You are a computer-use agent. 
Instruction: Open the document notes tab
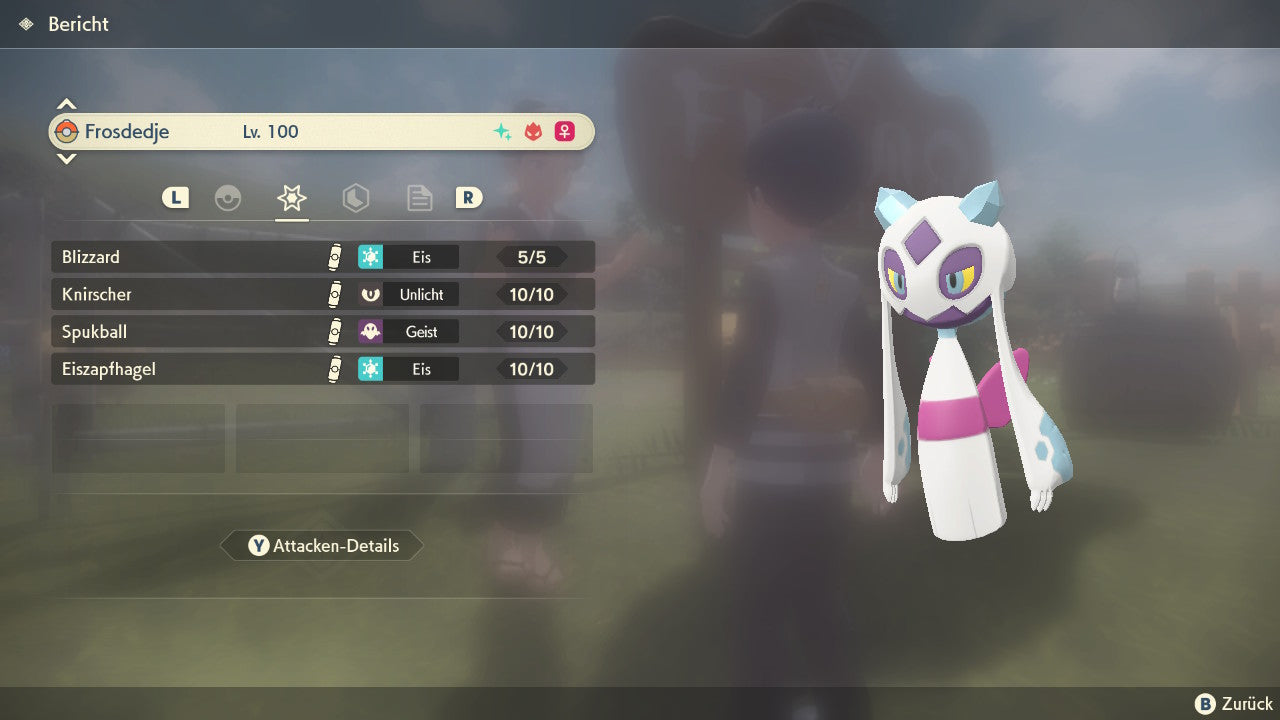click(x=419, y=198)
